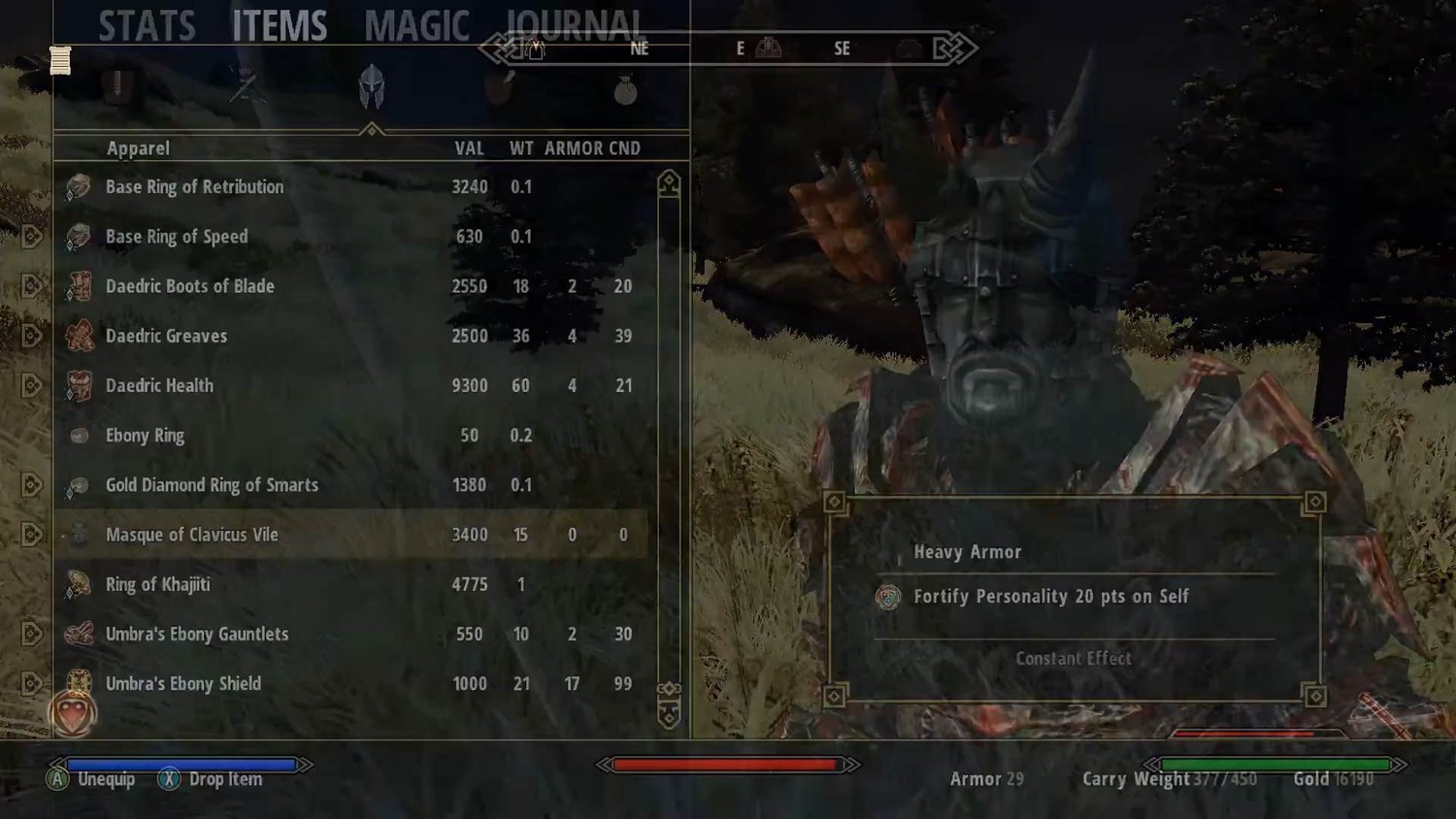Select the ITEMS tab
This screenshot has width=1456, height=819.
pyautogui.click(x=280, y=26)
